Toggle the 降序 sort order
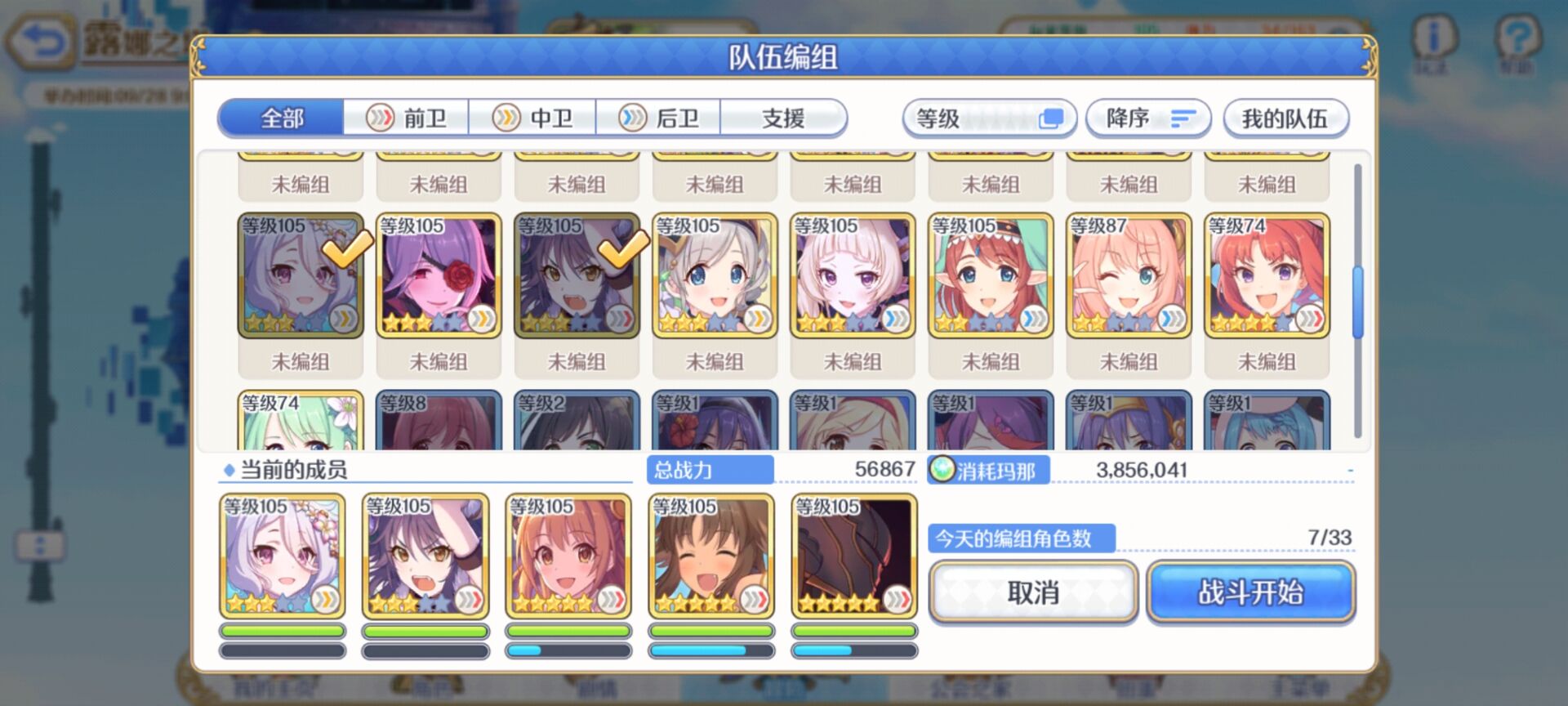The image size is (1568, 706). click(1147, 119)
